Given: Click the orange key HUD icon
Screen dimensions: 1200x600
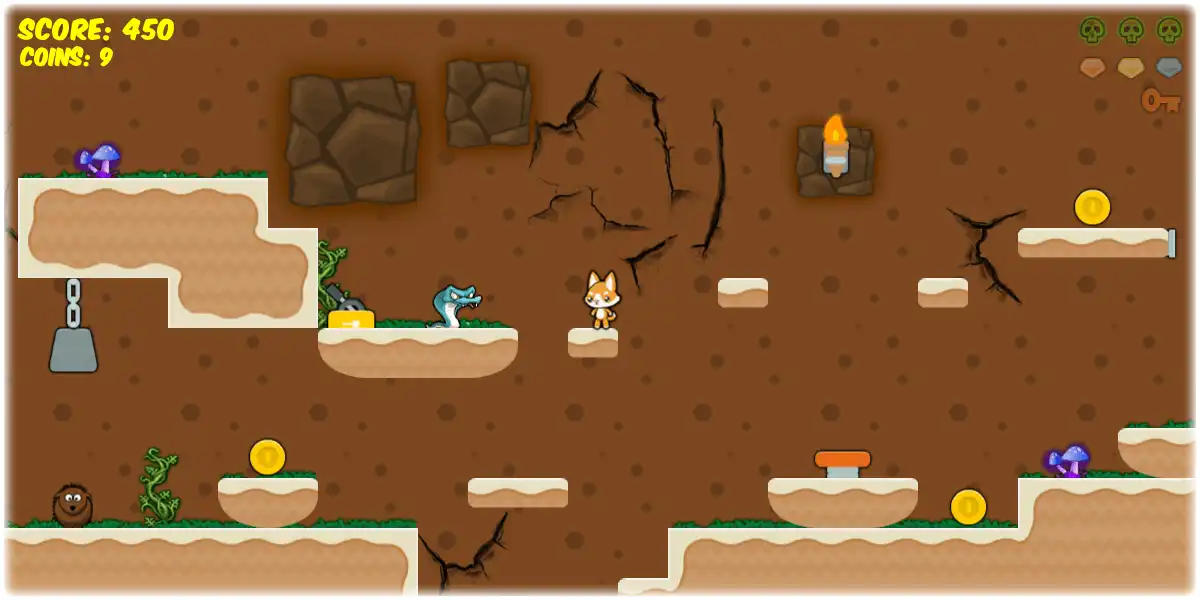Looking at the screenshot, I should pyautogui.click(x=1161, y=100).
